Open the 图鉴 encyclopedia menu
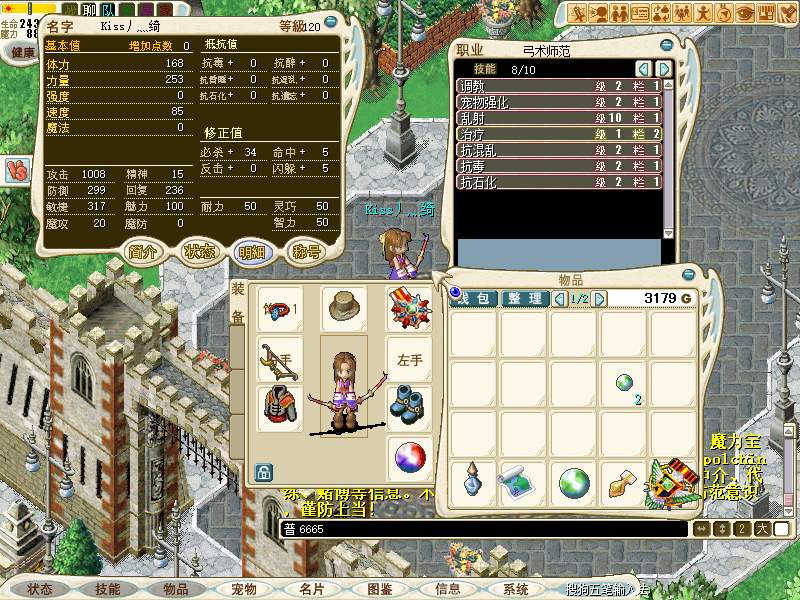Screen dimensions: 800x600 click(380, 590)
